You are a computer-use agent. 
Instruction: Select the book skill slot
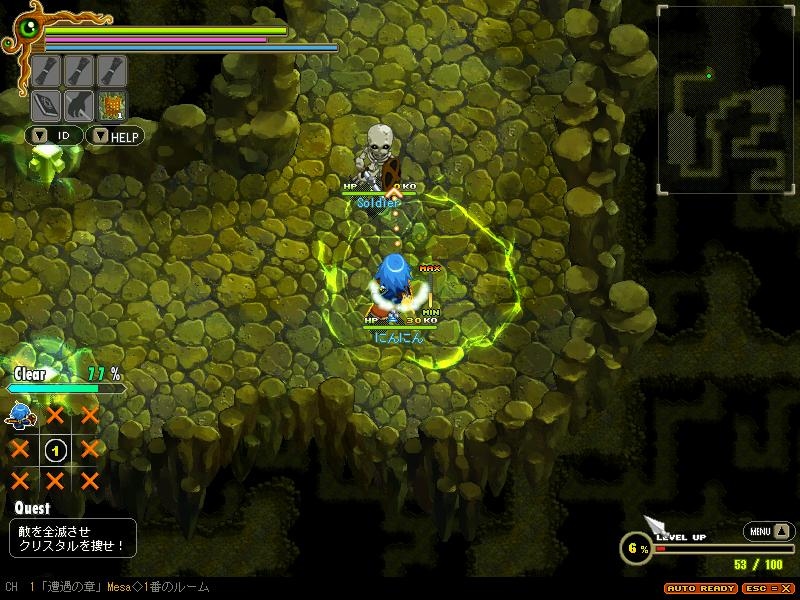(x=46, y=105)
